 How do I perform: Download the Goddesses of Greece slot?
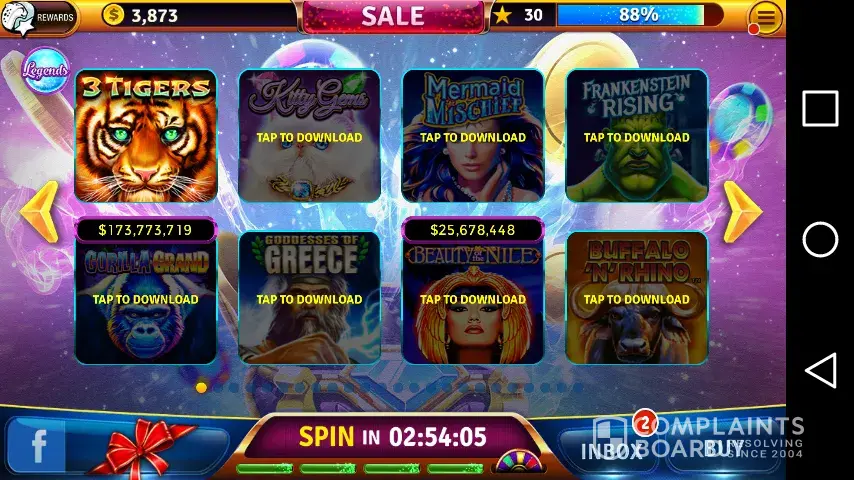[309, 298]
